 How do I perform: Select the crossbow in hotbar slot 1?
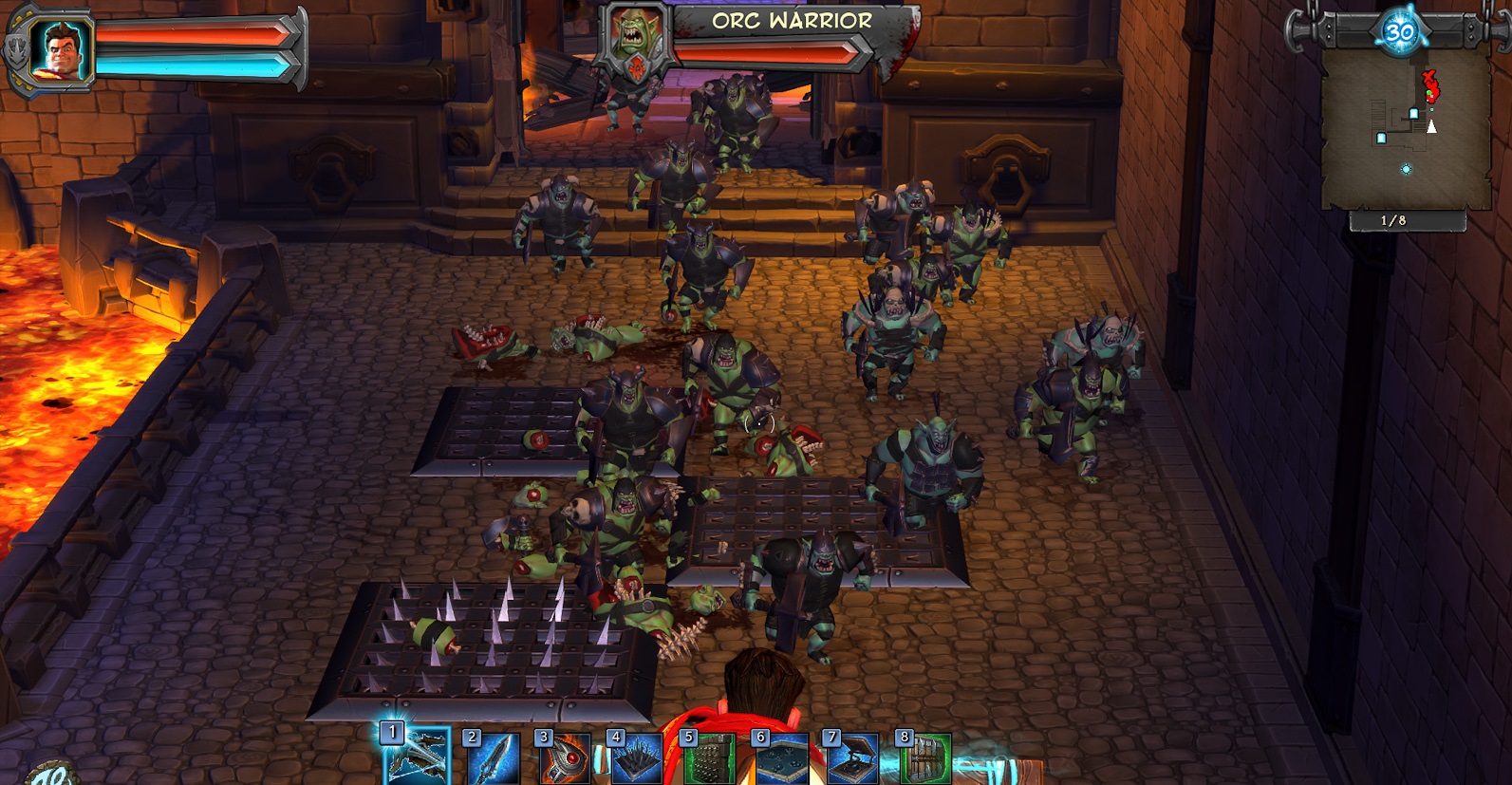418,758
